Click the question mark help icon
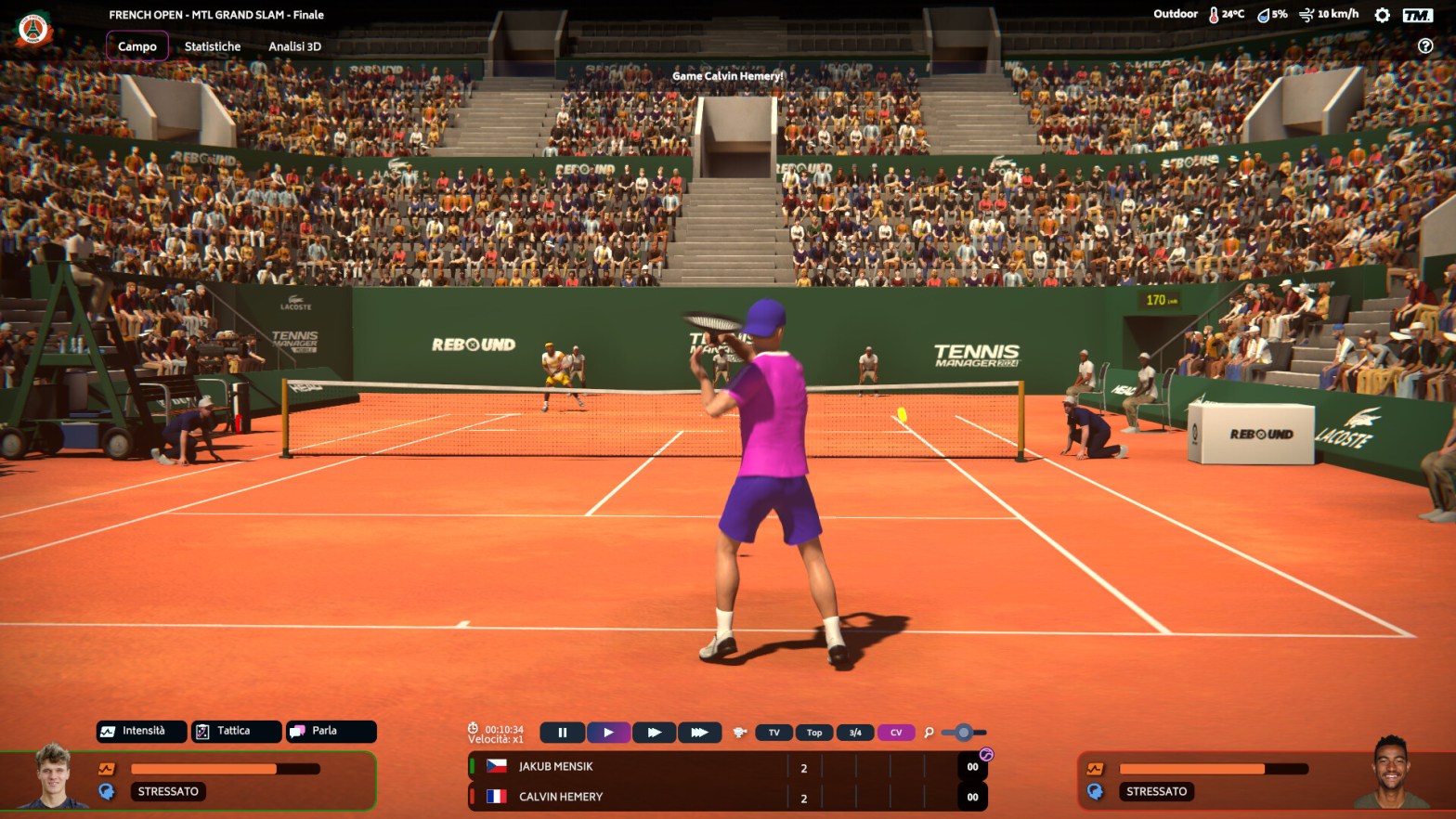The height and width of the screenshot is (819, 1456). click(1425, 46)
